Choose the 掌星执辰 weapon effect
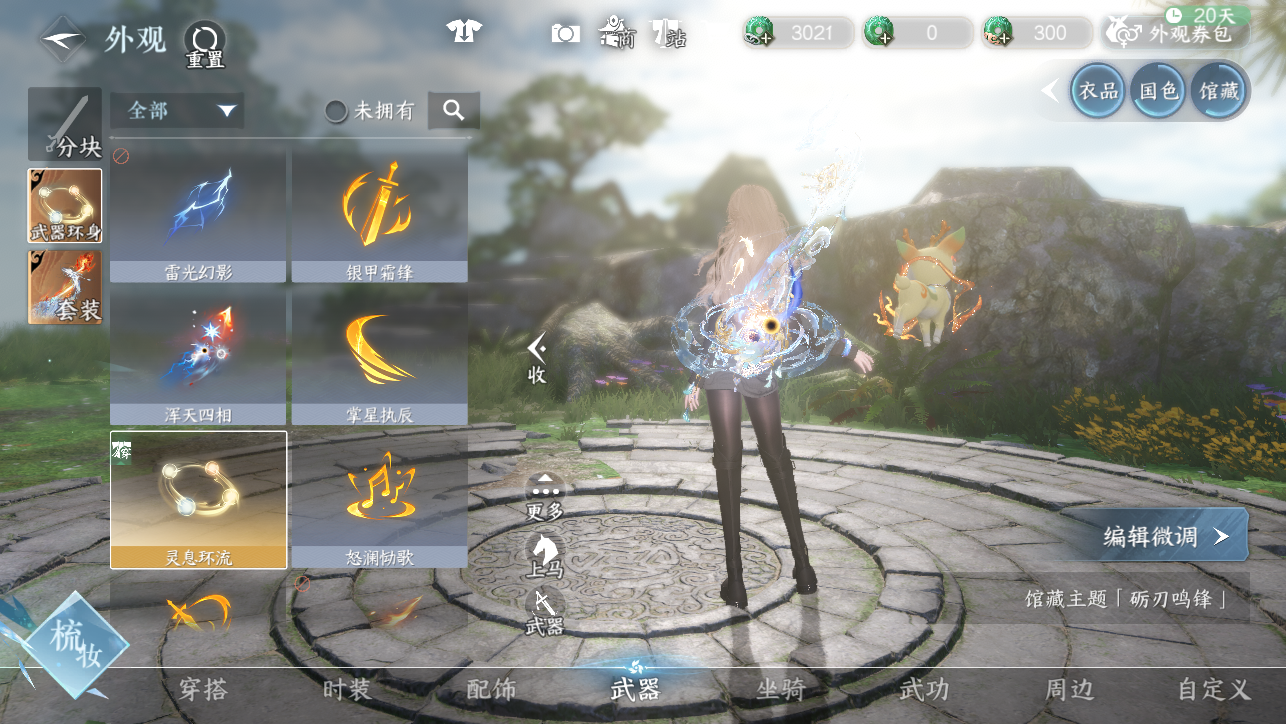 [x=379, y=357]
